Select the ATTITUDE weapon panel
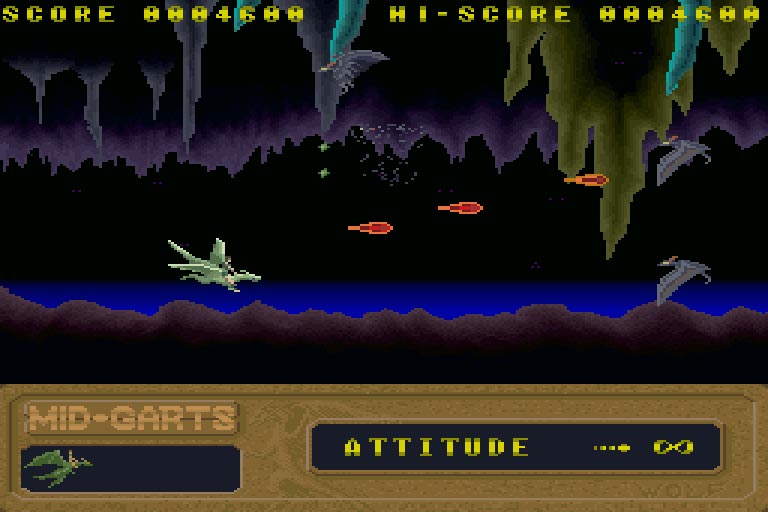 (515, 447)
